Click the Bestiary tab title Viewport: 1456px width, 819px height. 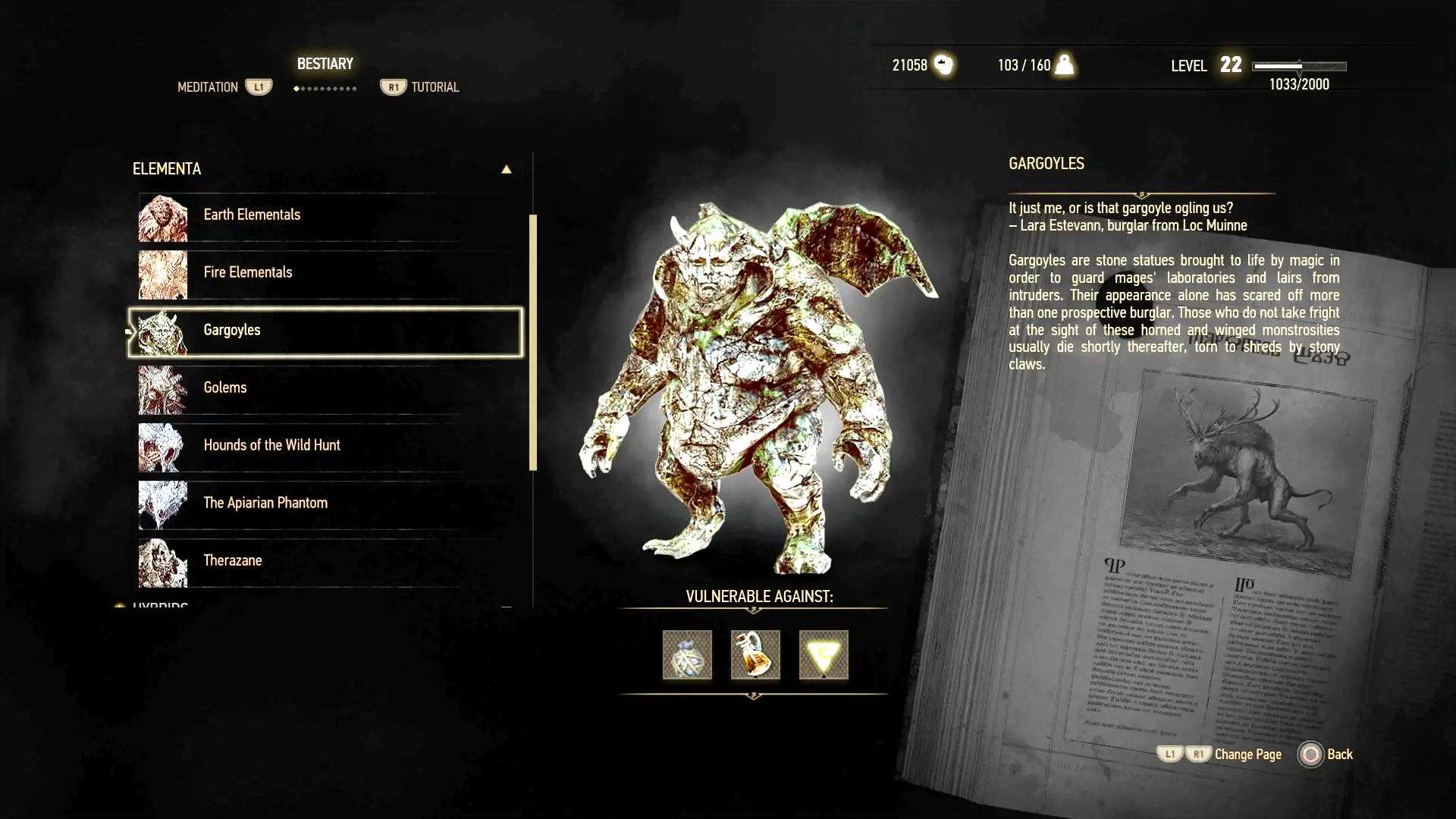[x=325, y=64]
